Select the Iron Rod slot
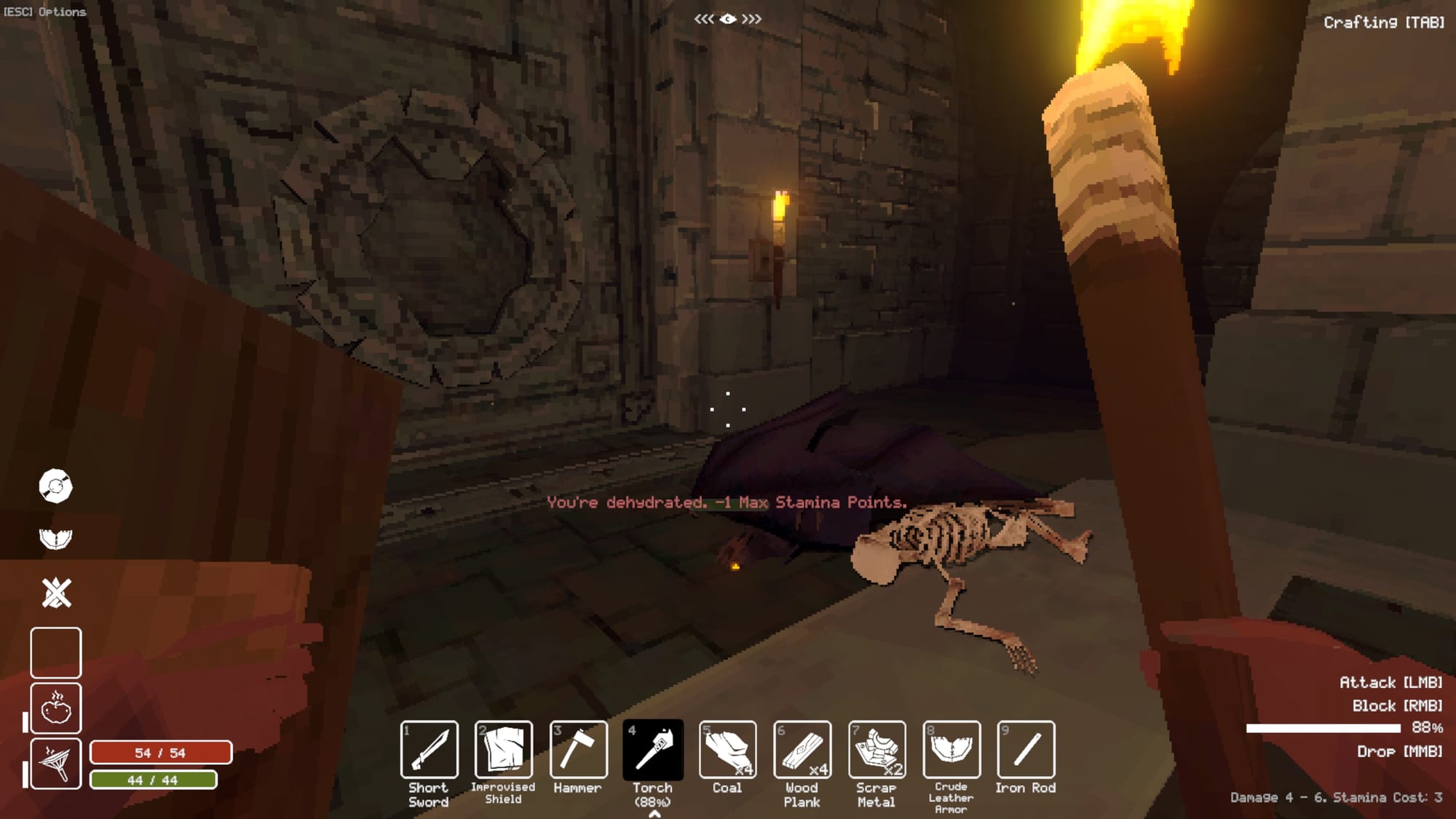The width and height of the screenshot is (1456, 819). click(x=1026, y=750)
